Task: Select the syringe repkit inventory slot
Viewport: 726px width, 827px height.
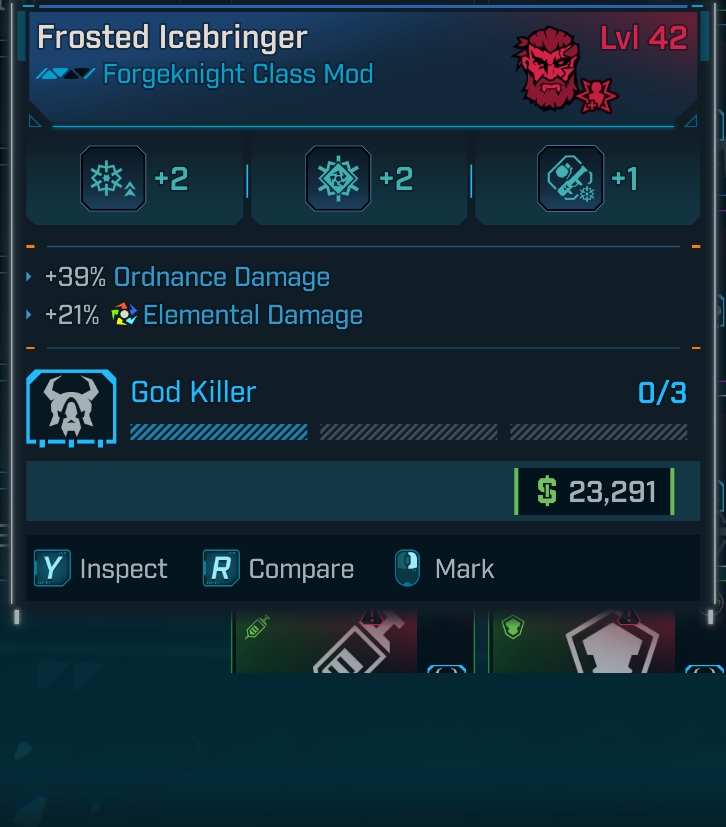Action: click(325, 640)
